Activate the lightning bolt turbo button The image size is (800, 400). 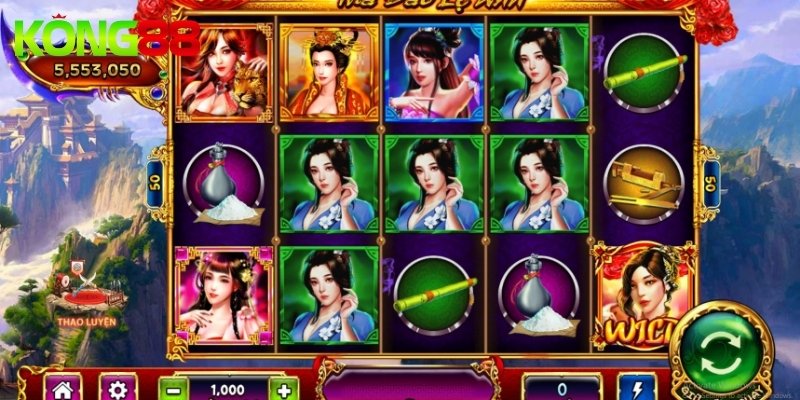point(638,389)
